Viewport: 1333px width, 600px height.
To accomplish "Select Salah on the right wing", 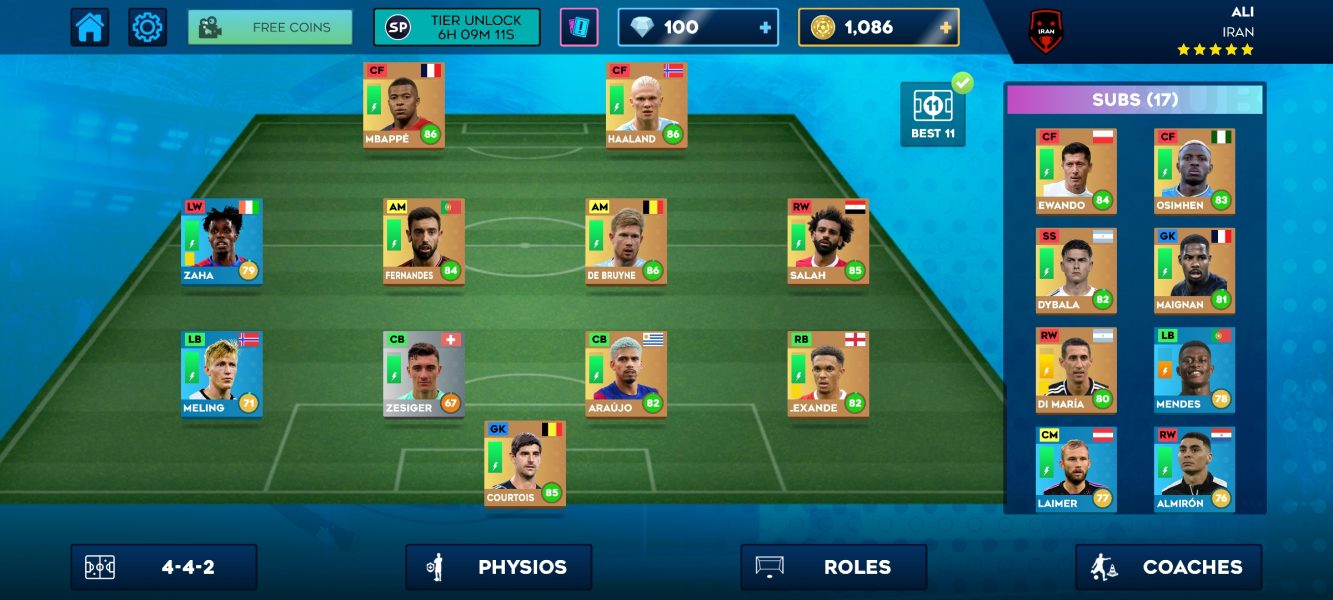I will [x=828, y=240].
